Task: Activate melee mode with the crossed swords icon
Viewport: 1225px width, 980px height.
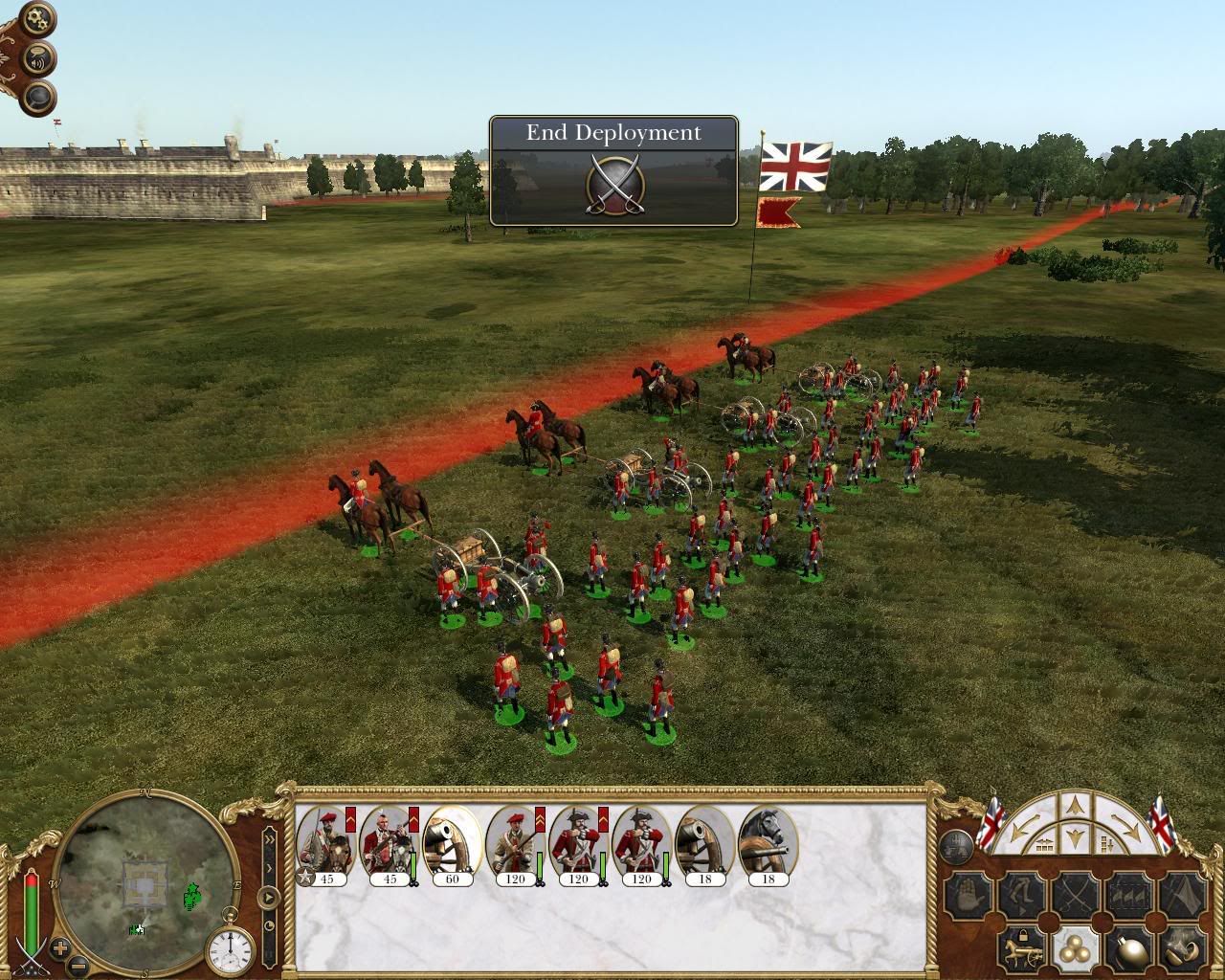Action: click(x=1076, y=894)
